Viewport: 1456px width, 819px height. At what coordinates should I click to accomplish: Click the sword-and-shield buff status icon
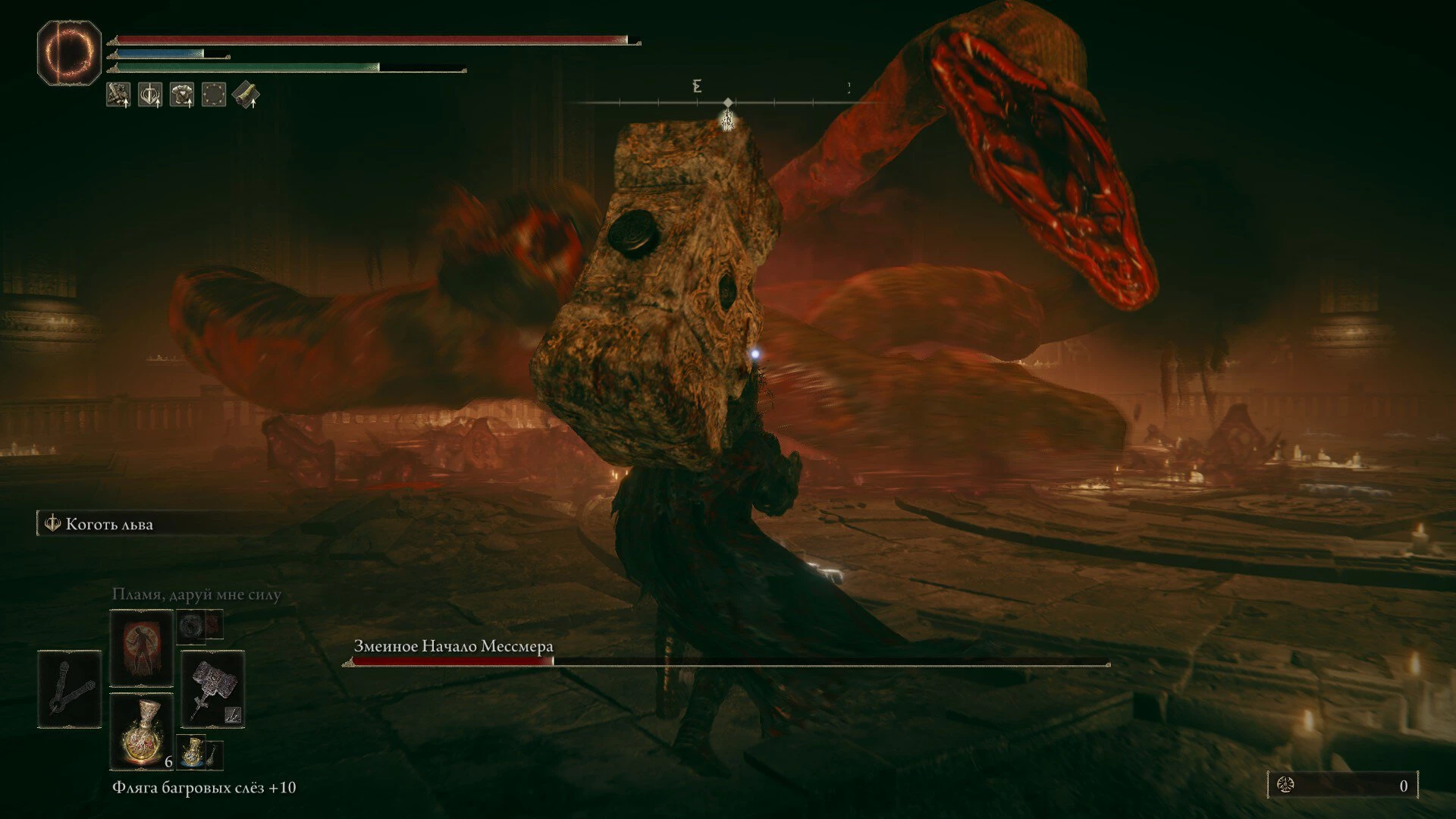tap(150, 95)
